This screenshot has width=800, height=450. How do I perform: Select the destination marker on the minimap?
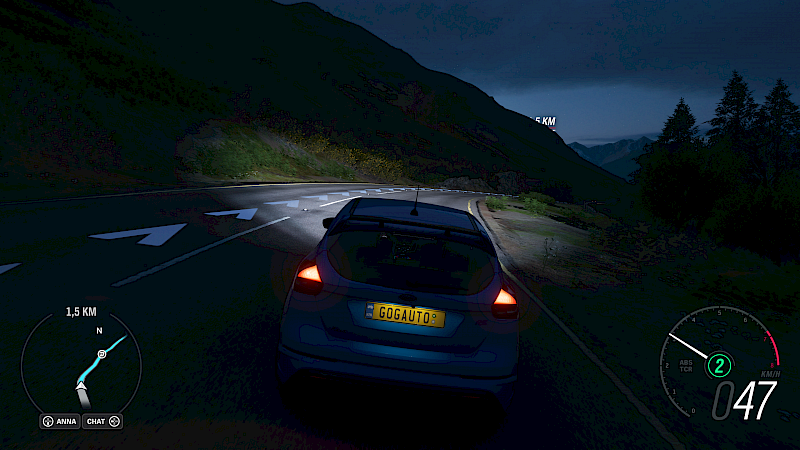[x=102, y=354]
